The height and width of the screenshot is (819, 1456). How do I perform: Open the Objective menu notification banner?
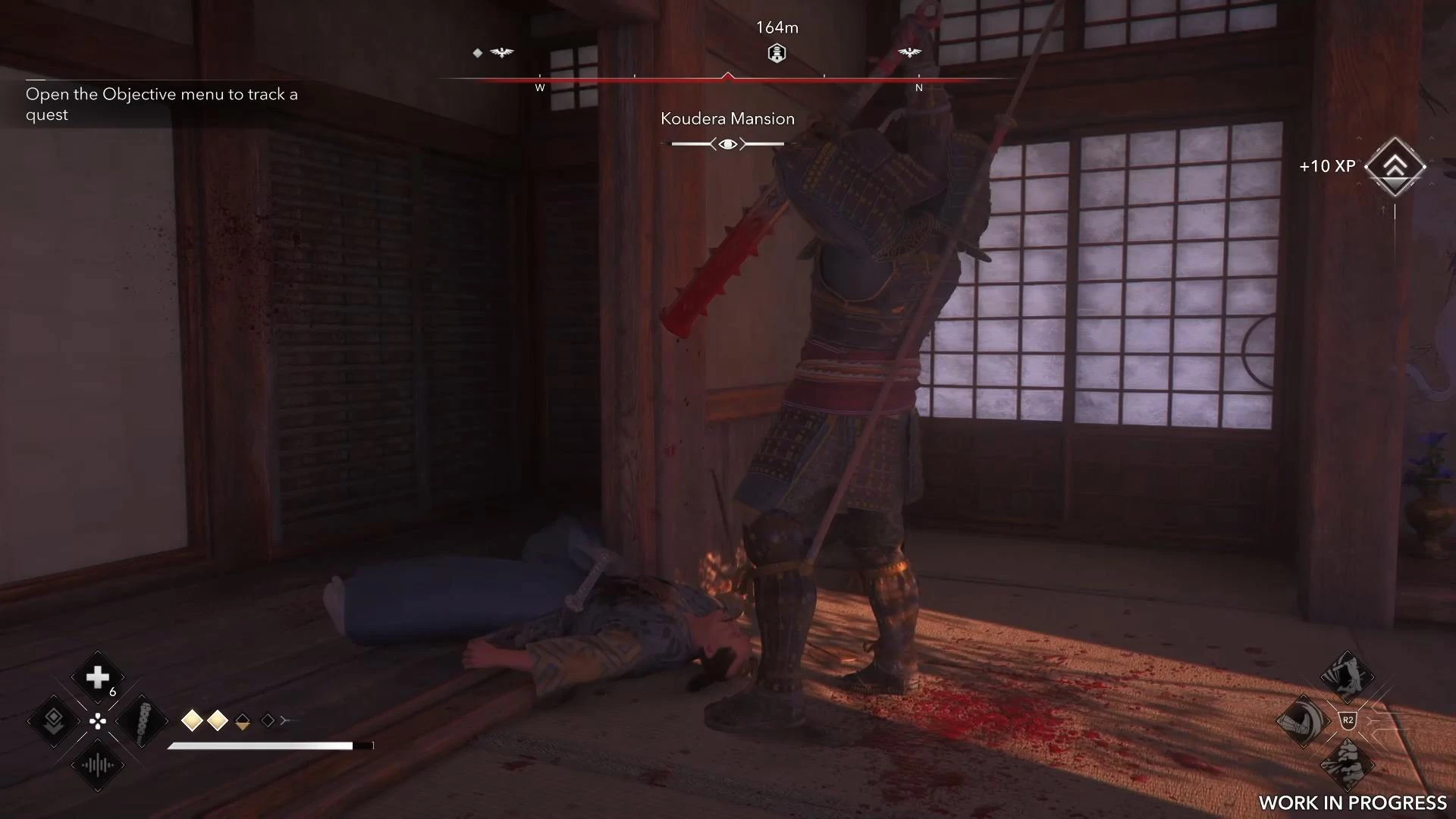pos(162,104)
